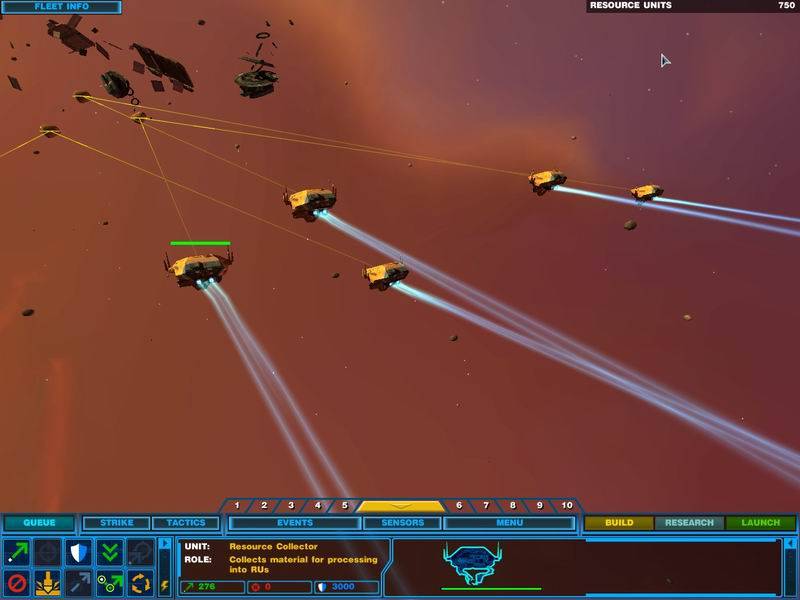This screenshot has height=600, width=800.
Task: Open the Sensors manager
Action: point(402,523)
